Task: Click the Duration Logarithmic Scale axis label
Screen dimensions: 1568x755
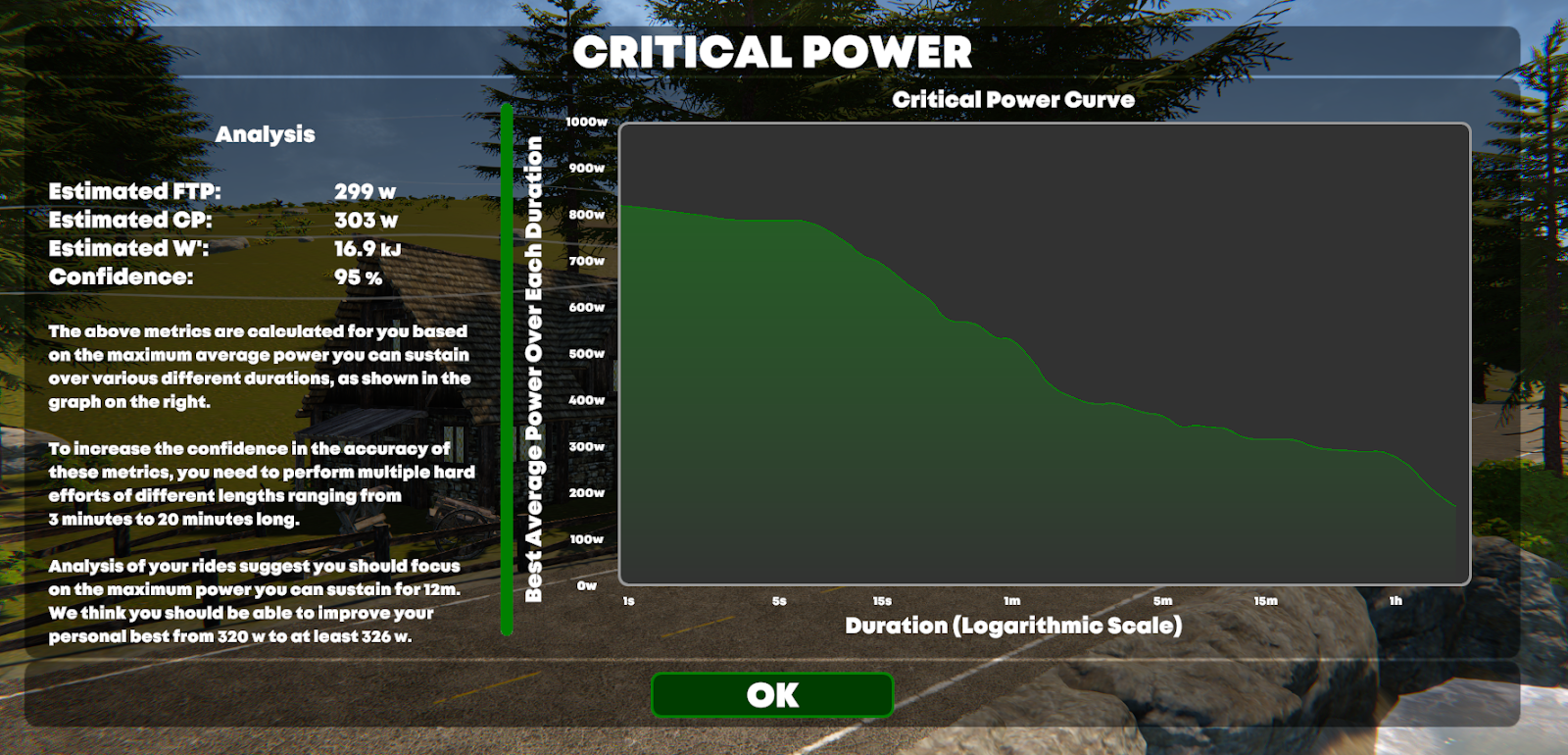Action: click(x=1016, y=622)
